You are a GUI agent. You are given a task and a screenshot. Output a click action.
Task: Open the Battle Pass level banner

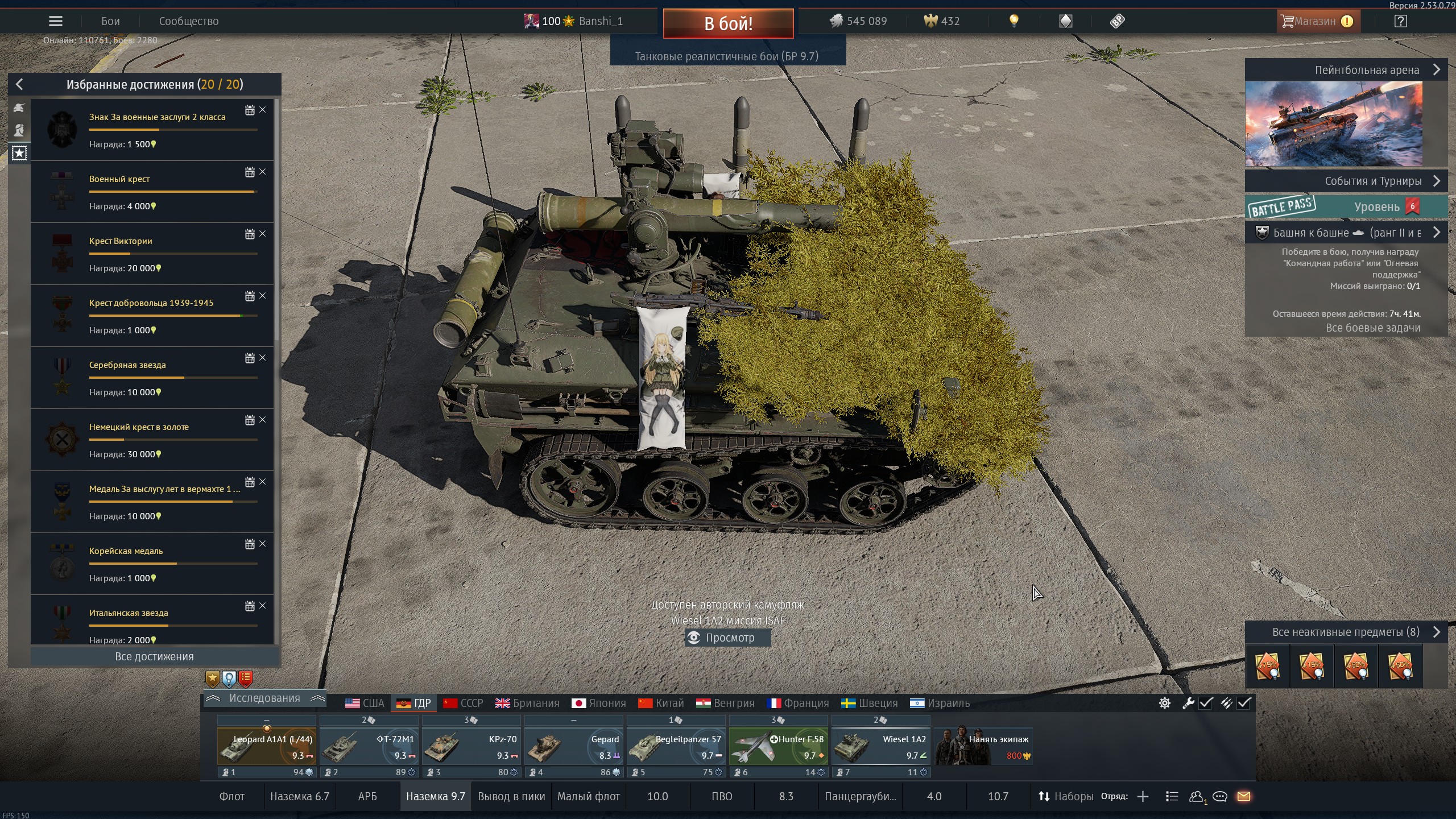[x=1346, y=207]
